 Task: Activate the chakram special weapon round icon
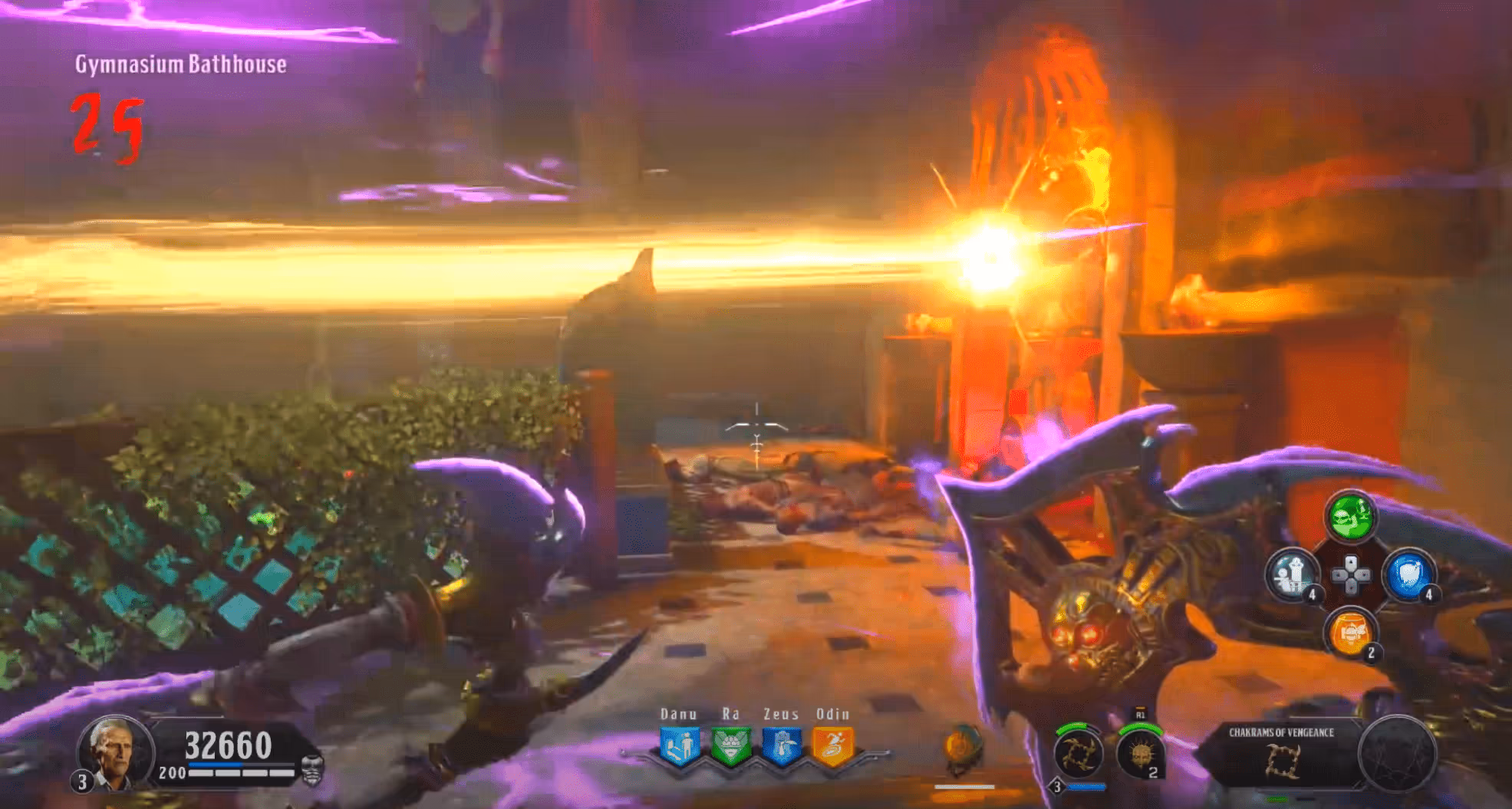(1078, 755)
